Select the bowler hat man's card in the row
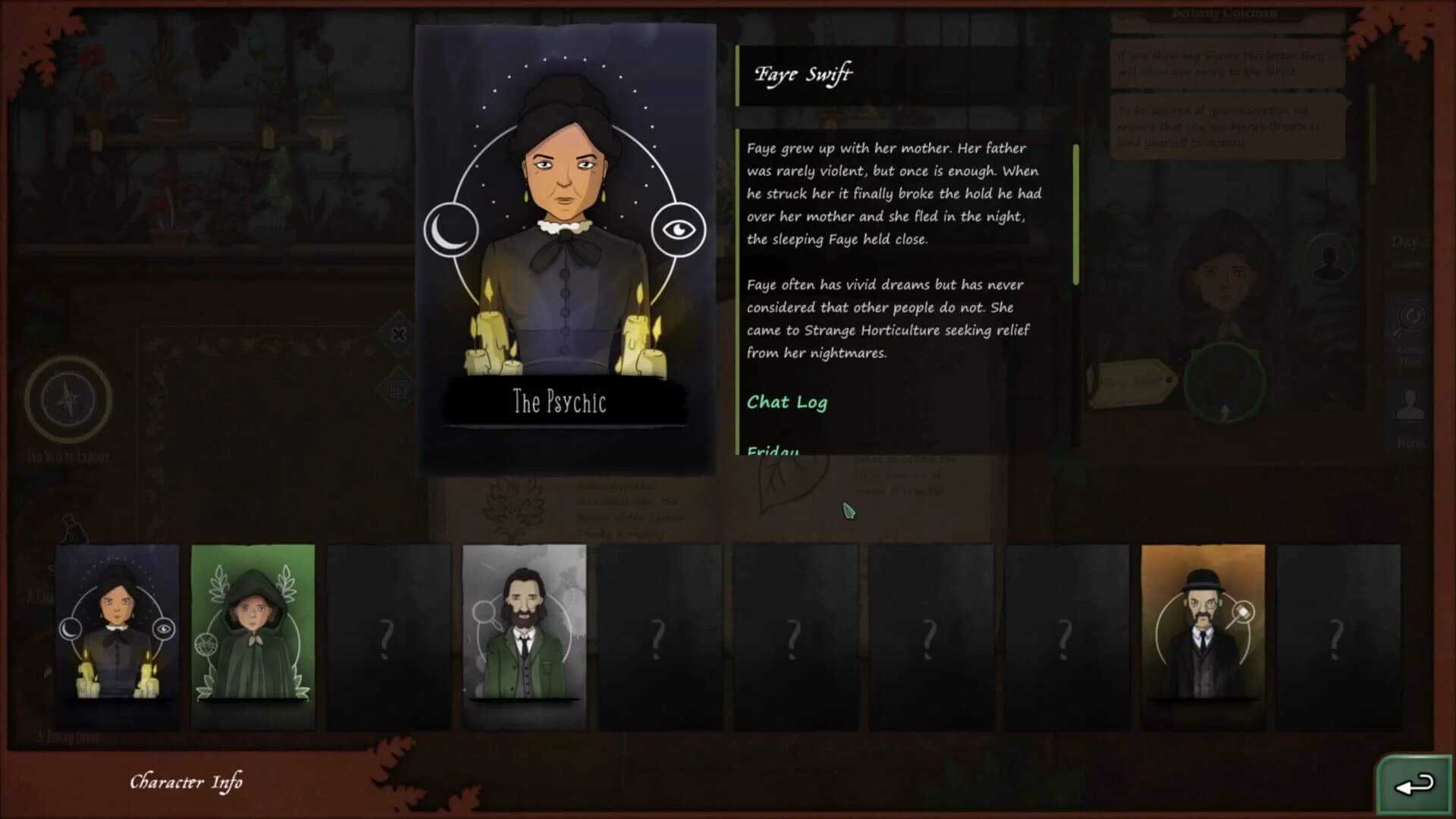1456x819 pixels. pos(1204,637)
